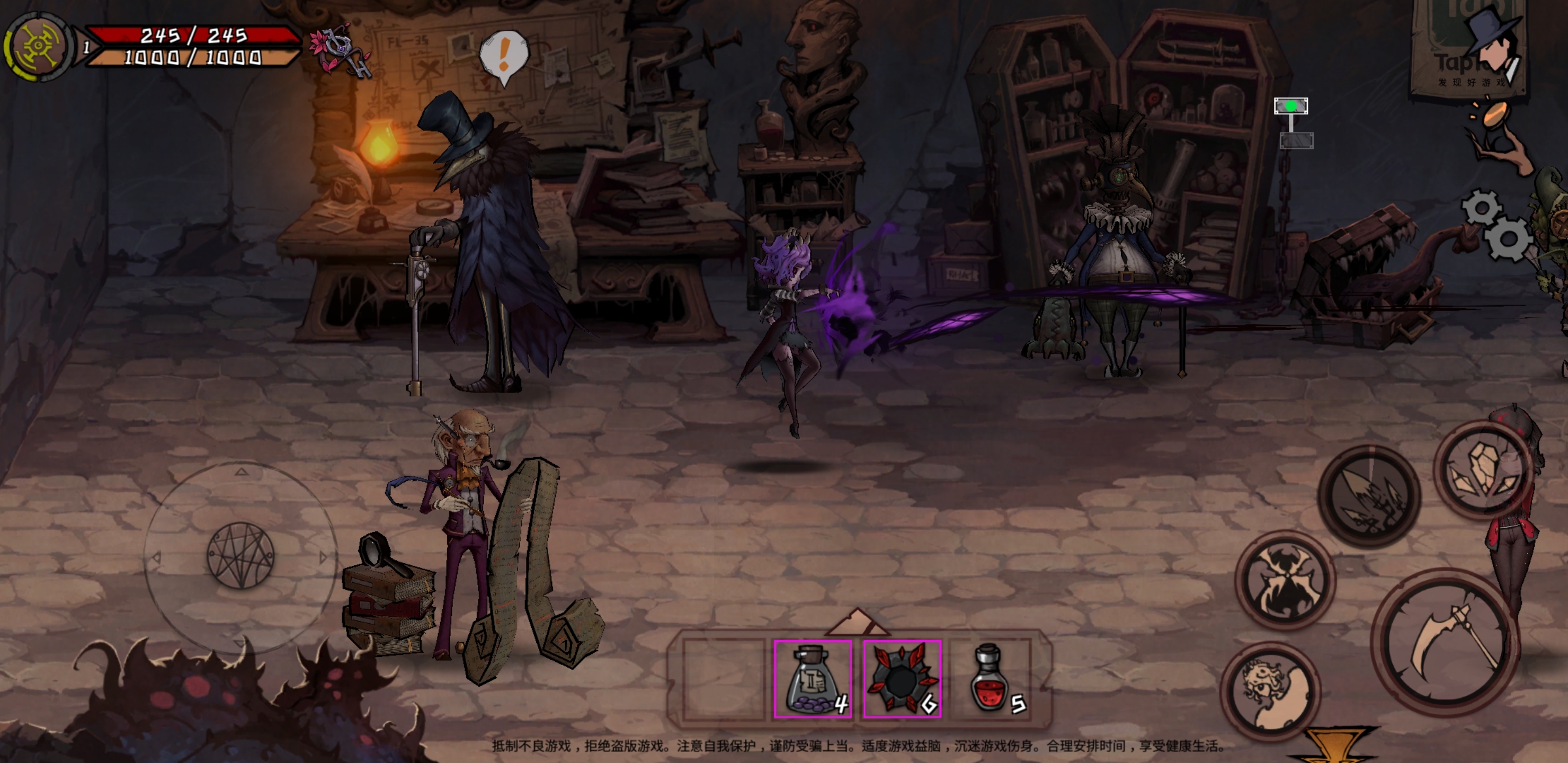Tap the player portrait emblem
This screenshot has width=1568, height=763.
(38, 46)
